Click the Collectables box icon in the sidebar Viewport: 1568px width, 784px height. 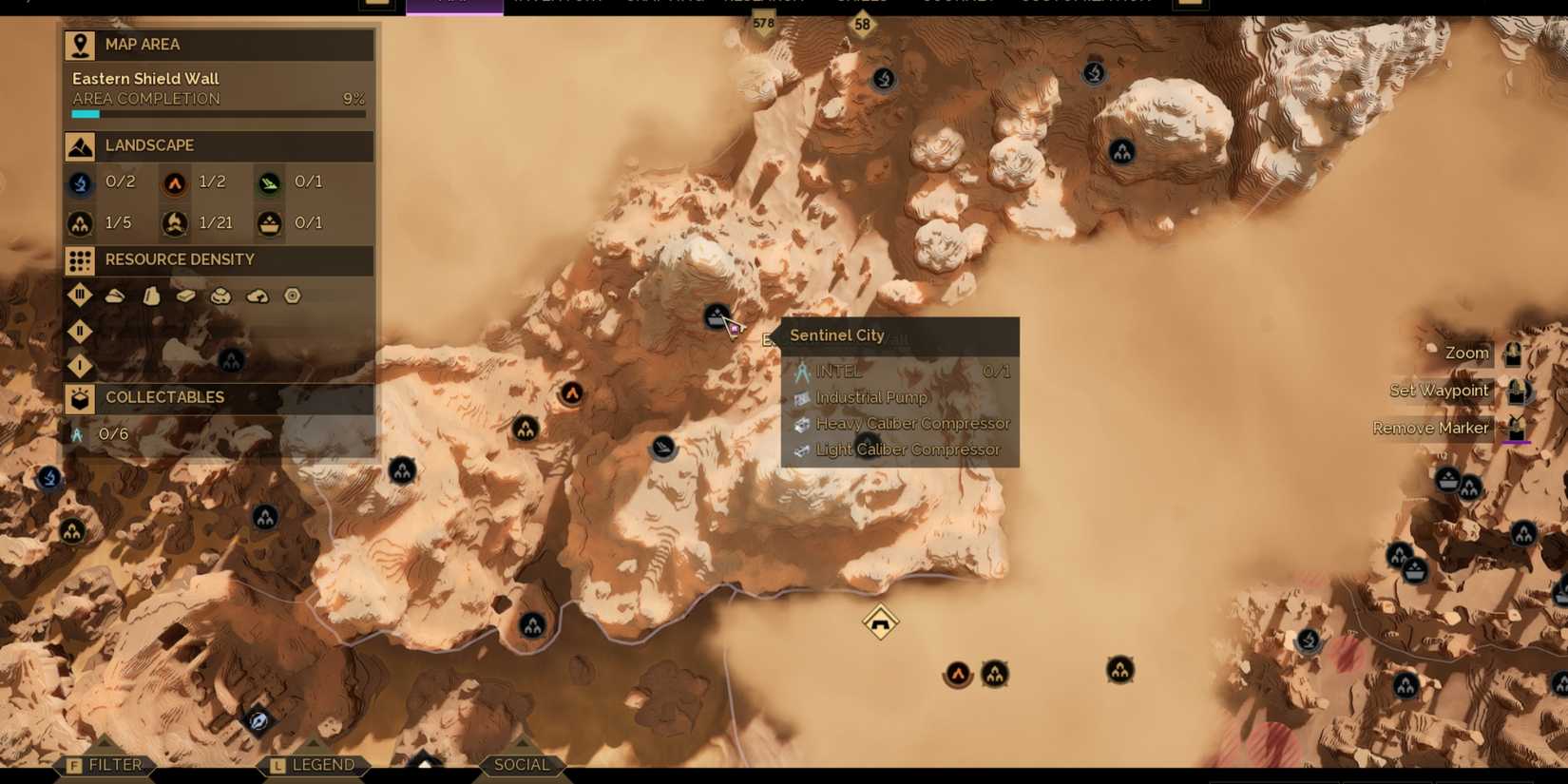pyautogui.click(x=80, y=397)
